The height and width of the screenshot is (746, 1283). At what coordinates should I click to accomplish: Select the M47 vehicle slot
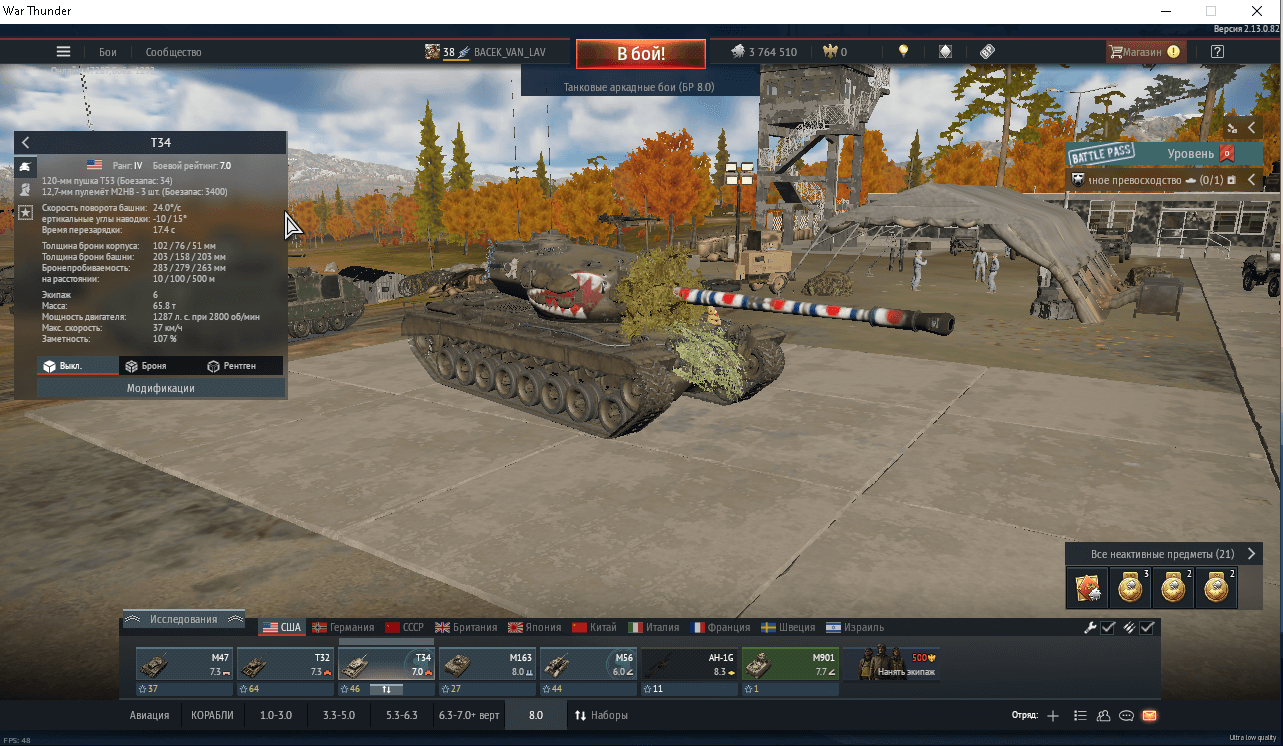[185, 668]
